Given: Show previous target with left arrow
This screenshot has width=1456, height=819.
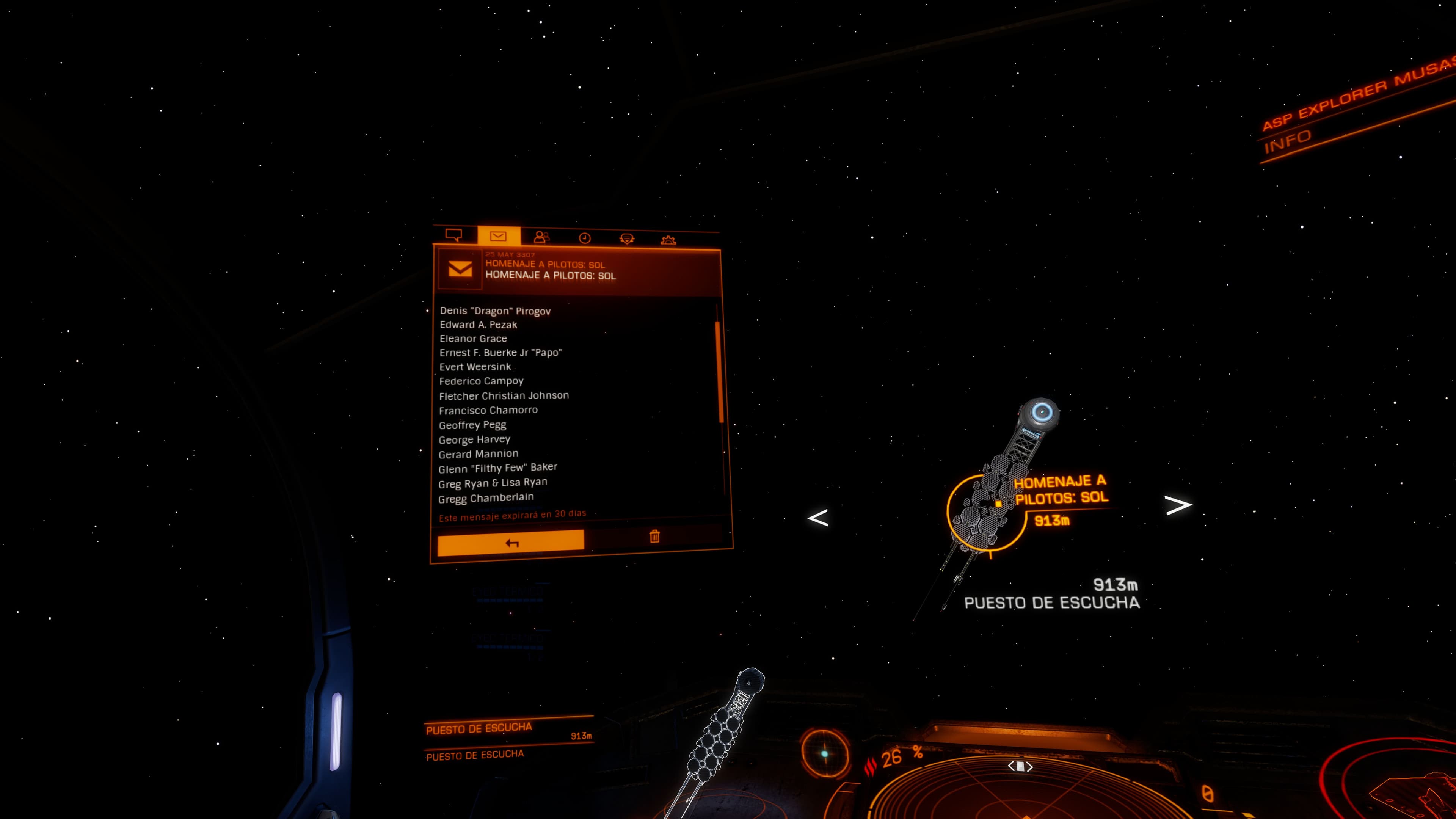Looking at the screenshot, I should coord(818,518).
